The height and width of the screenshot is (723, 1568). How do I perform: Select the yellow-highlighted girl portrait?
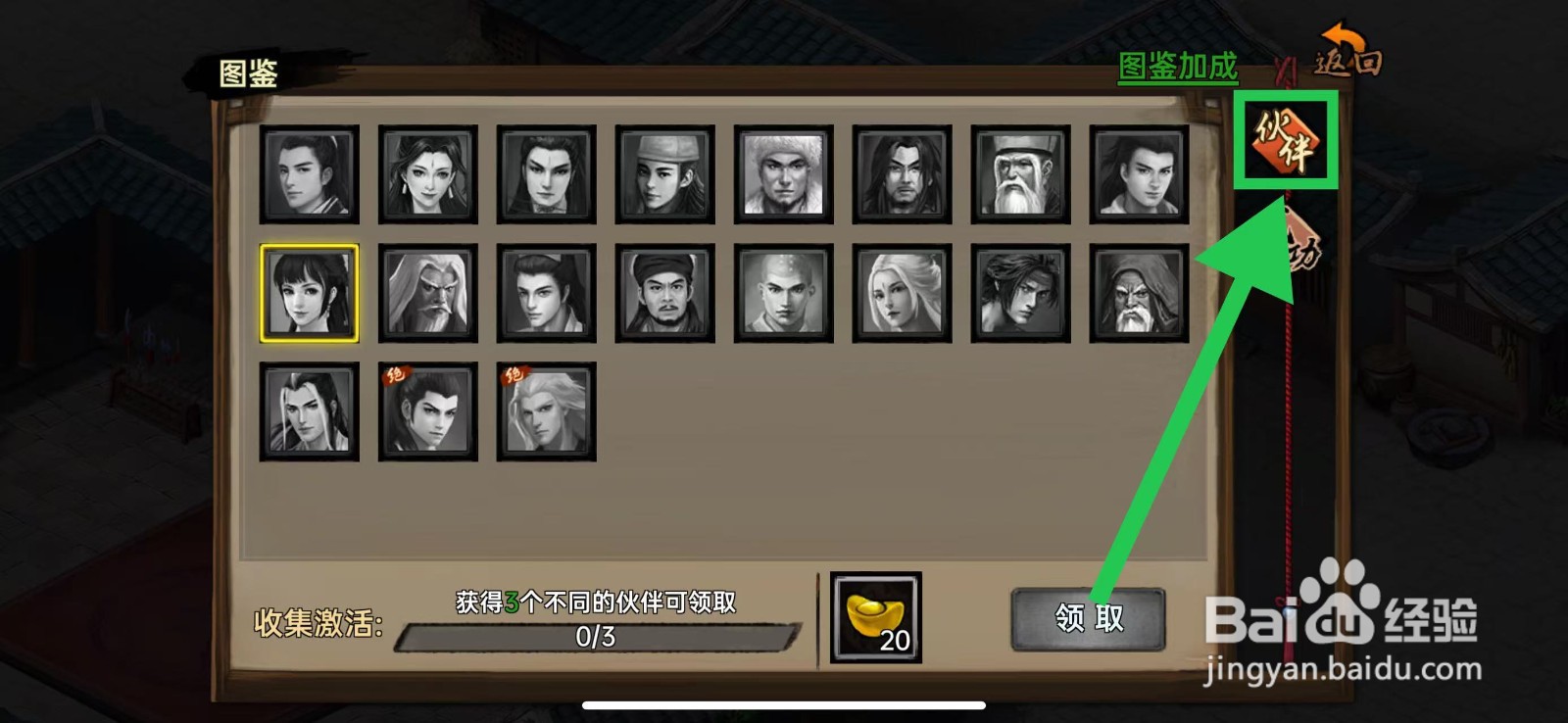pyautogui.click(x=308, y=294)
